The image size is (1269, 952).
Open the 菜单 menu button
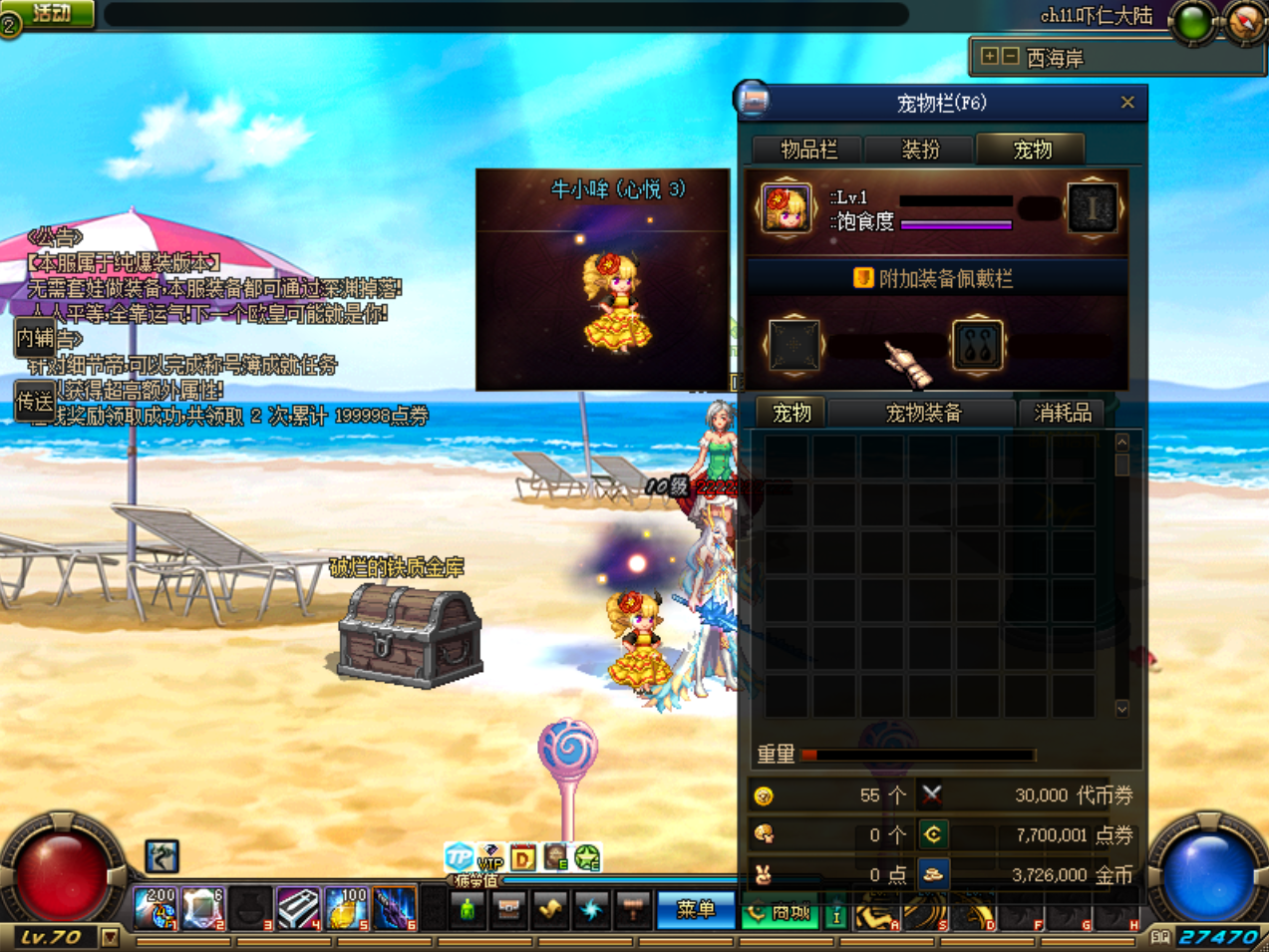tap(696, 909)
